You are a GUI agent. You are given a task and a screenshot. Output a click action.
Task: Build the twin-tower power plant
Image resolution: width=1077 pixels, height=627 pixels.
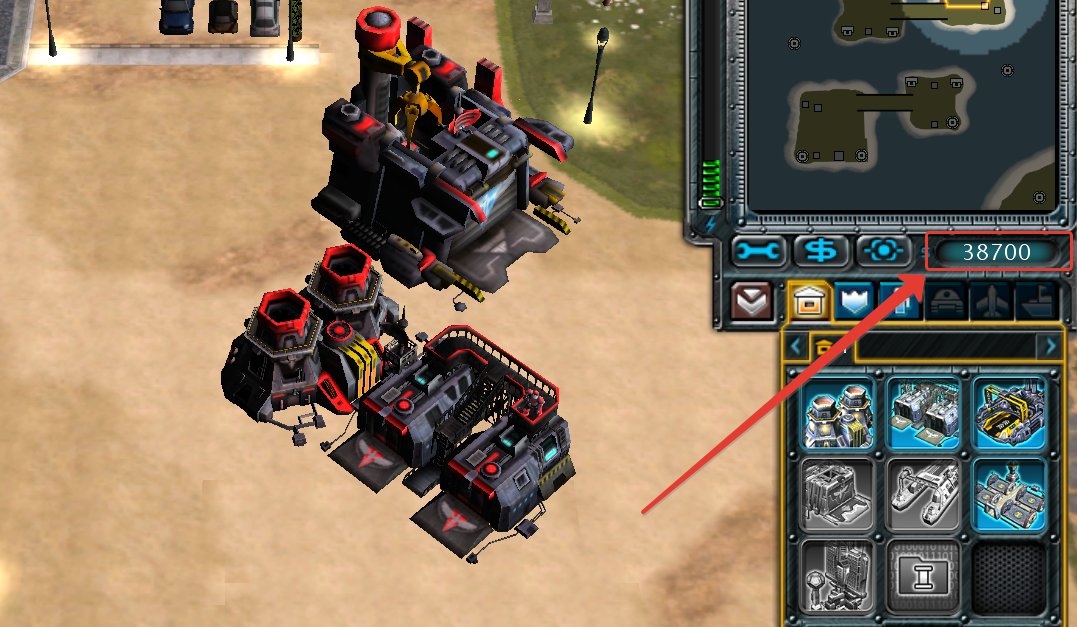click(x=838, y=412)
